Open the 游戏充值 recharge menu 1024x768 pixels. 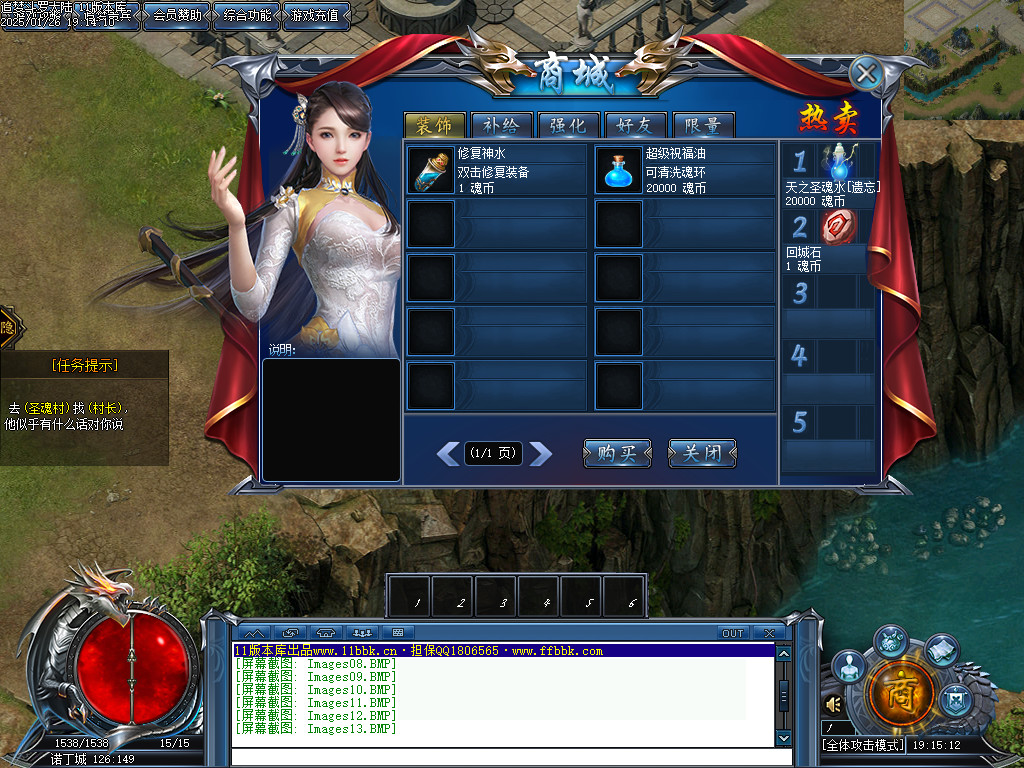[x=316, y=15]
